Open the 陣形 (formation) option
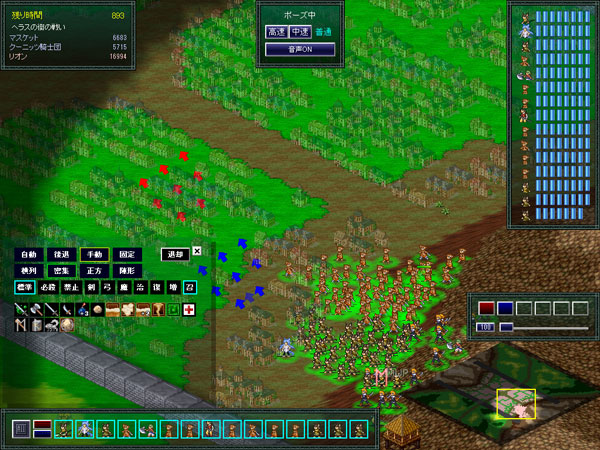The image size is (600, 450). pyautogui.click(x=126, y=271)
